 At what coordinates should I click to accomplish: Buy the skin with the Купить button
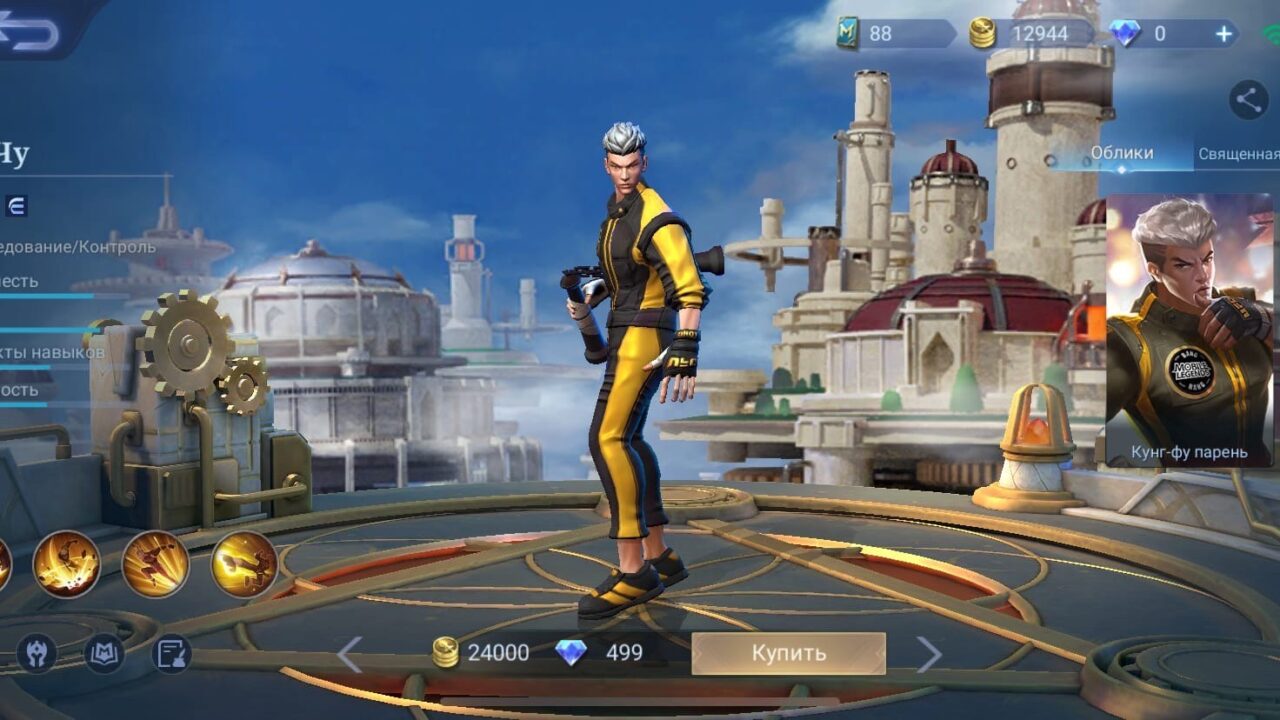click(x=788, y=653)
